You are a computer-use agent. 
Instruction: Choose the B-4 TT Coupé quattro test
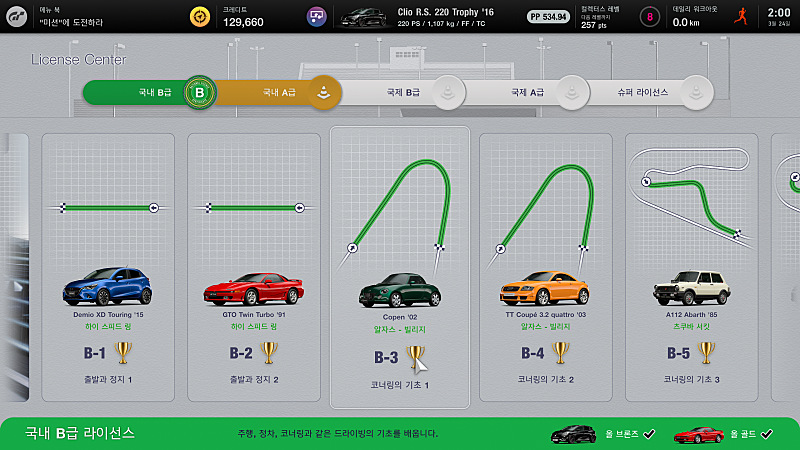[x=545, y=271]
